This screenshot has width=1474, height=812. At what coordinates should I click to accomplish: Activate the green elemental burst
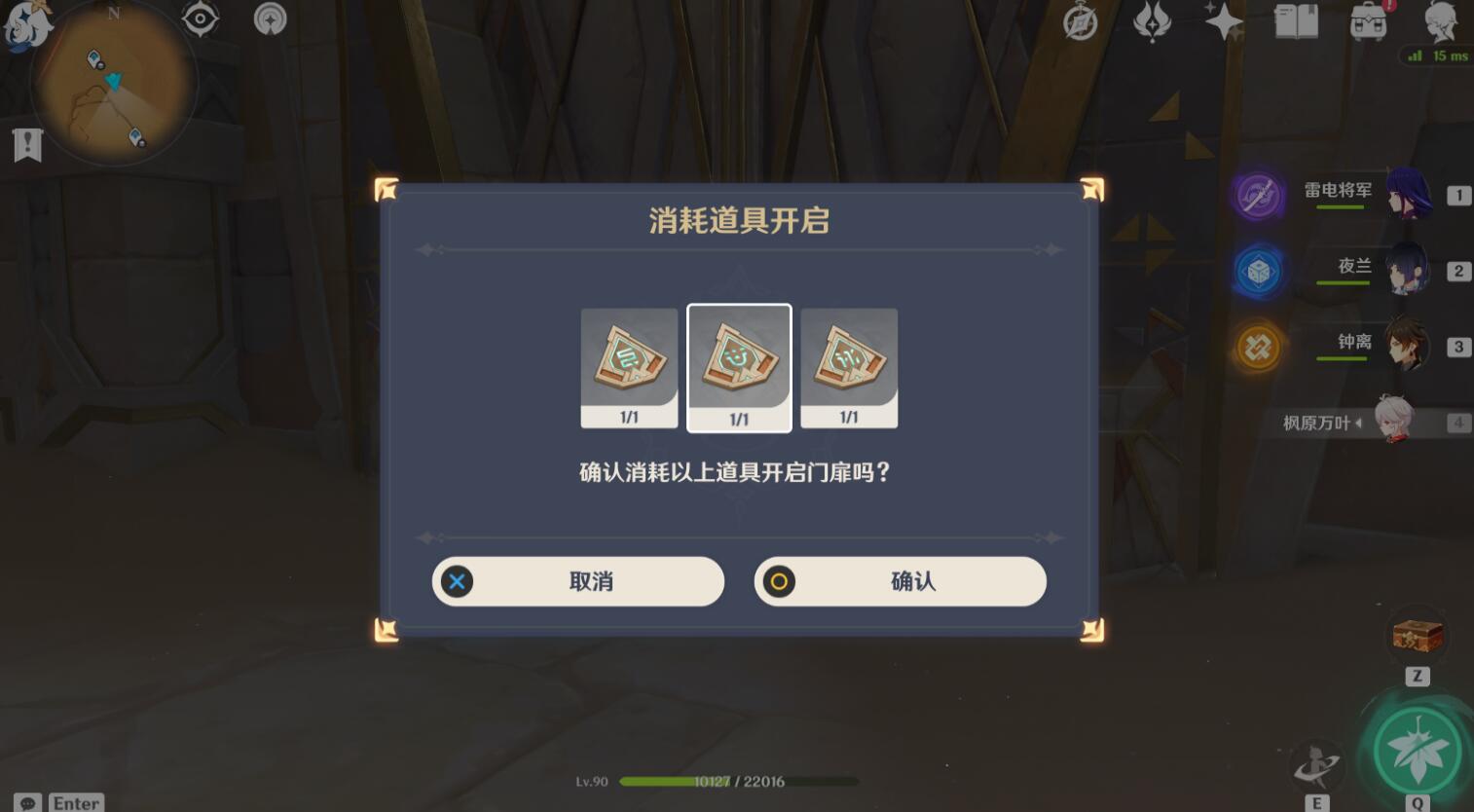click(1417, 751)
